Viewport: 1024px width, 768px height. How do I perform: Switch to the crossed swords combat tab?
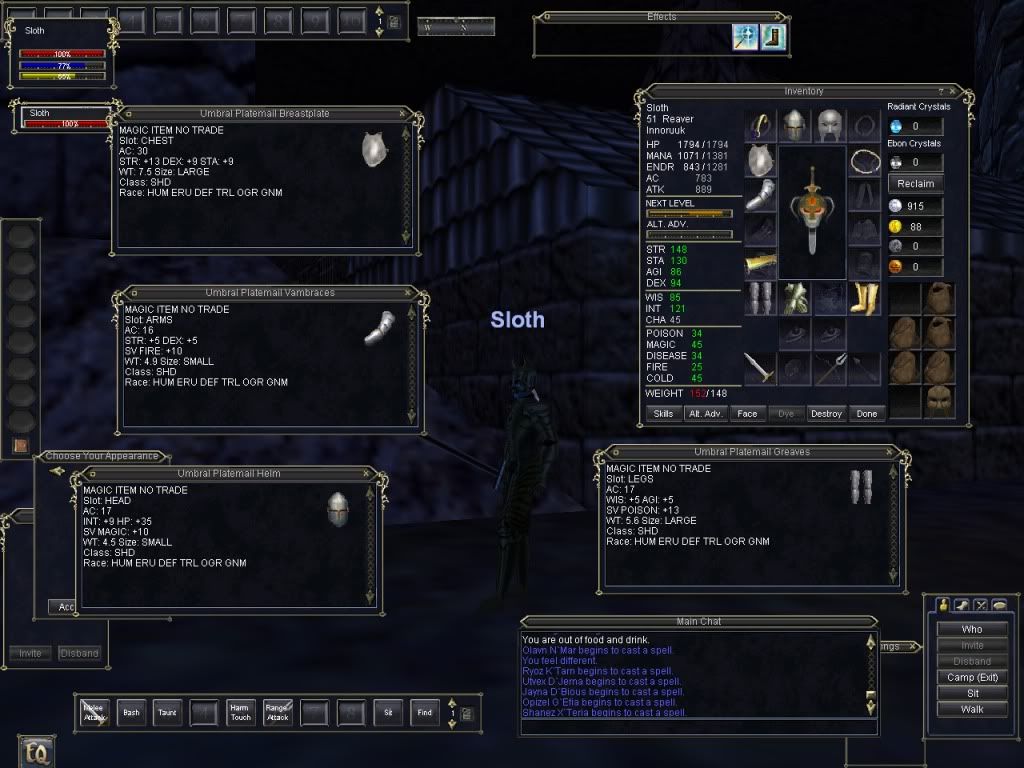pyautogui.click(x=980, y=605)
